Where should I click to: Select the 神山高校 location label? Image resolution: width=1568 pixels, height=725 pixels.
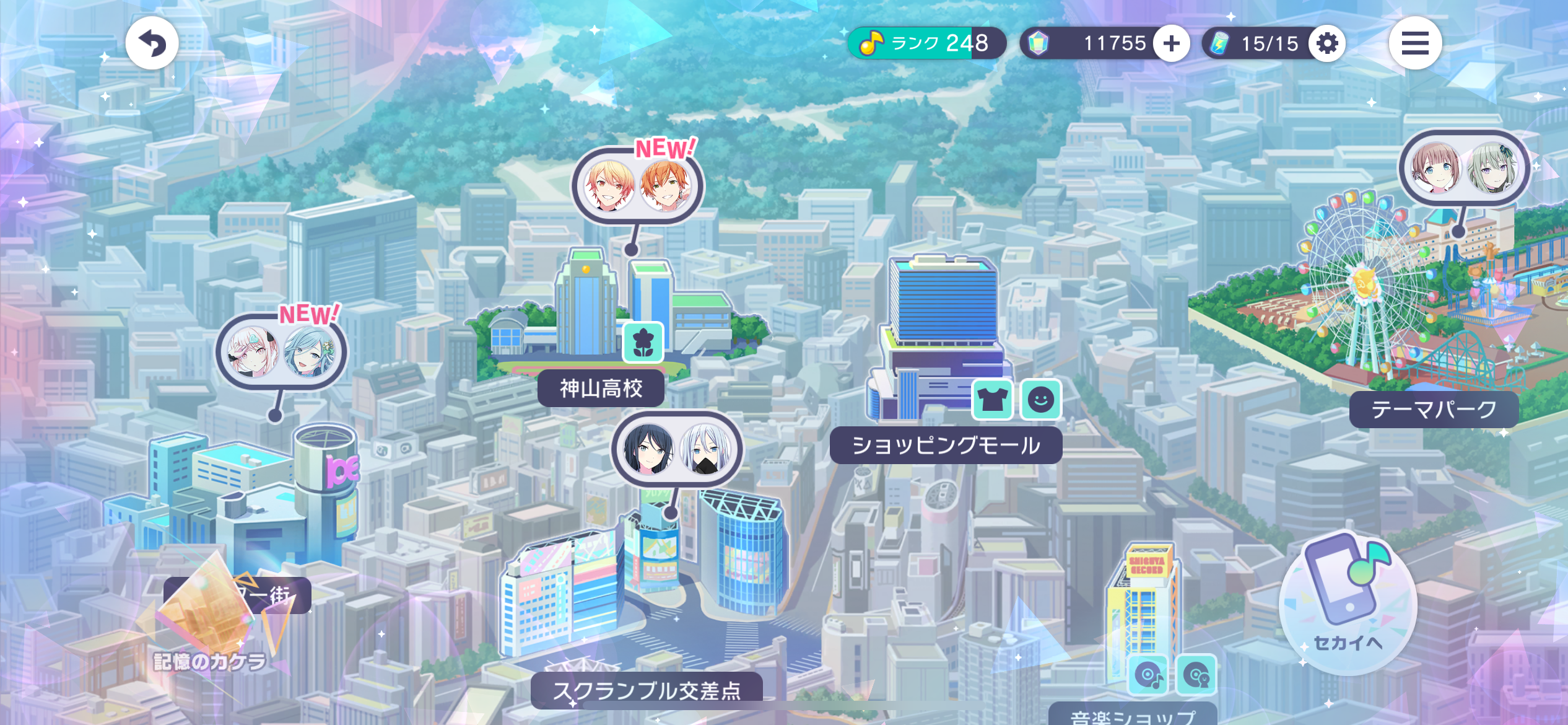(601, 389)
